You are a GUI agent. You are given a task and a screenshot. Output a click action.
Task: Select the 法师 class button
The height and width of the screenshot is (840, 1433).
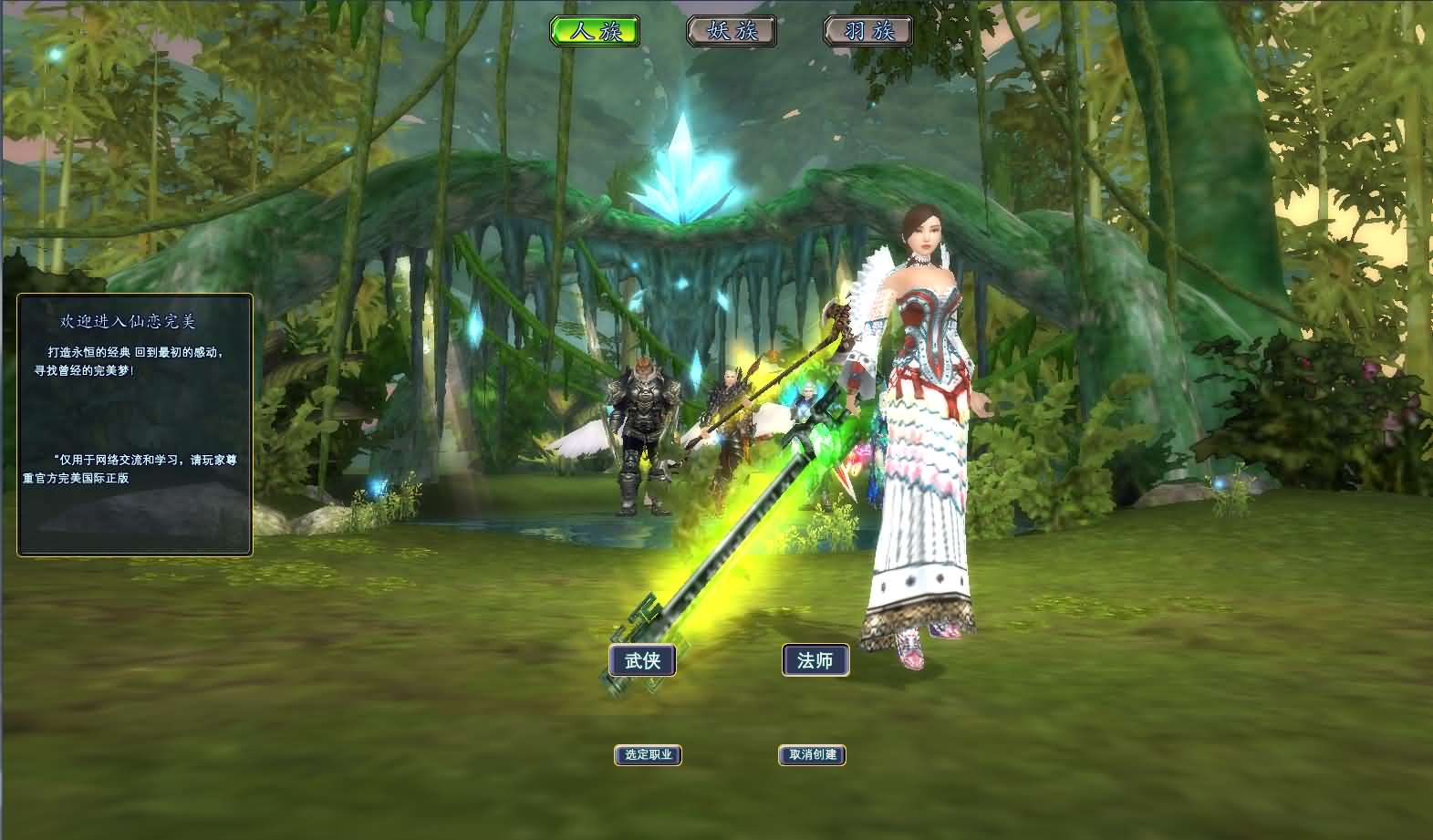(x=815, y=660)
